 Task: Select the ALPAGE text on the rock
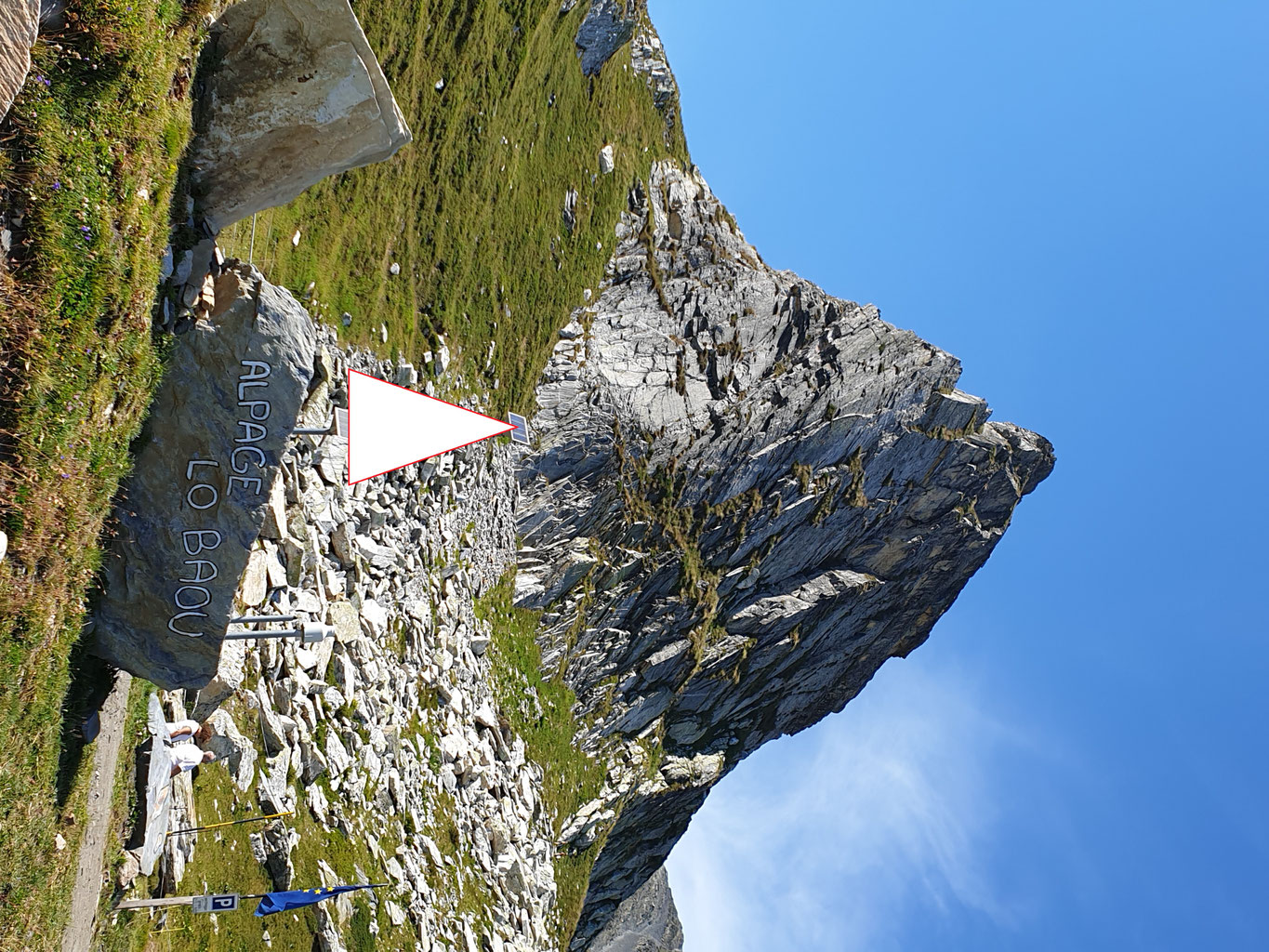tap(253, 416)
